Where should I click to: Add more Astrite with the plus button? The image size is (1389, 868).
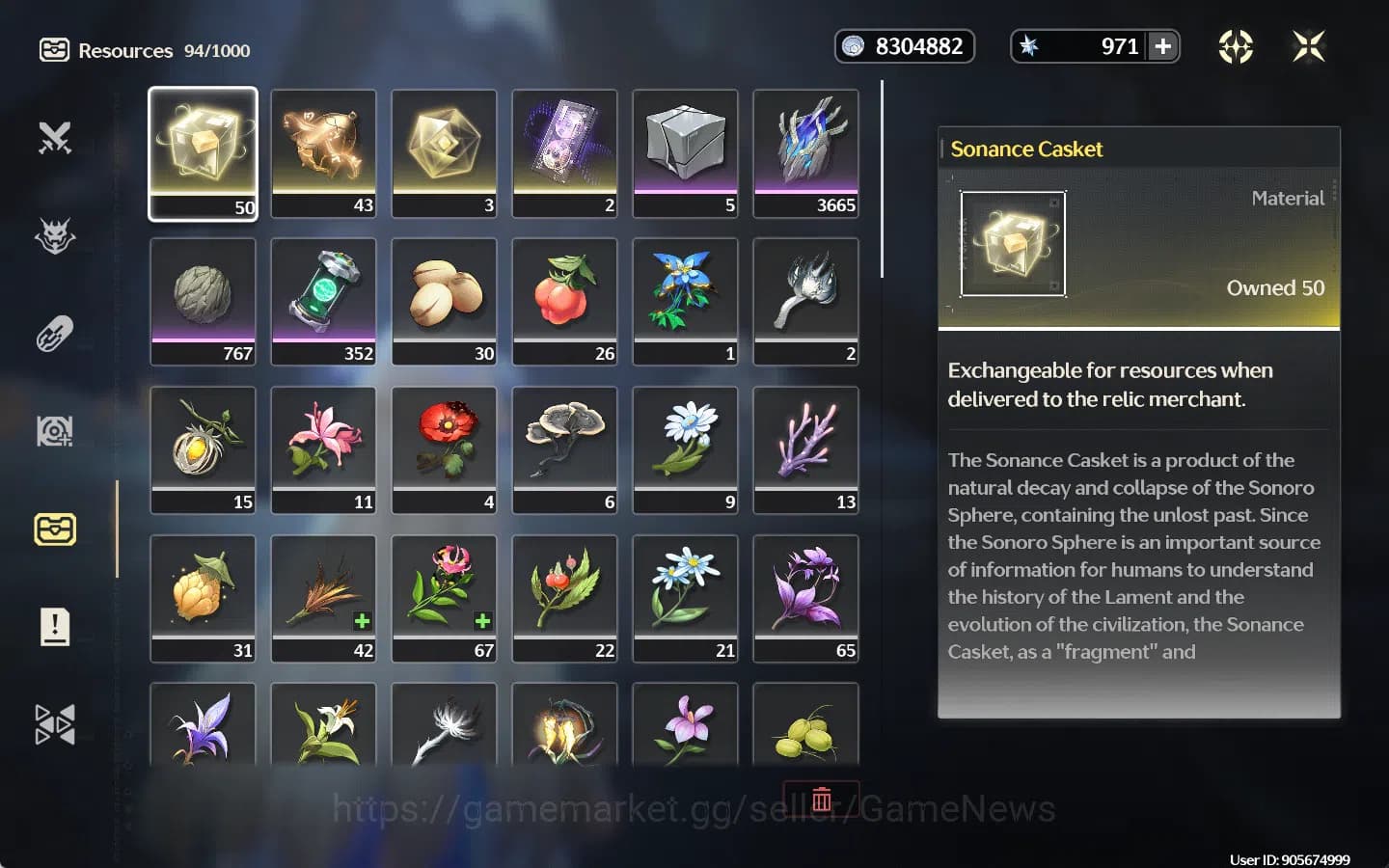click(1163, 46)
